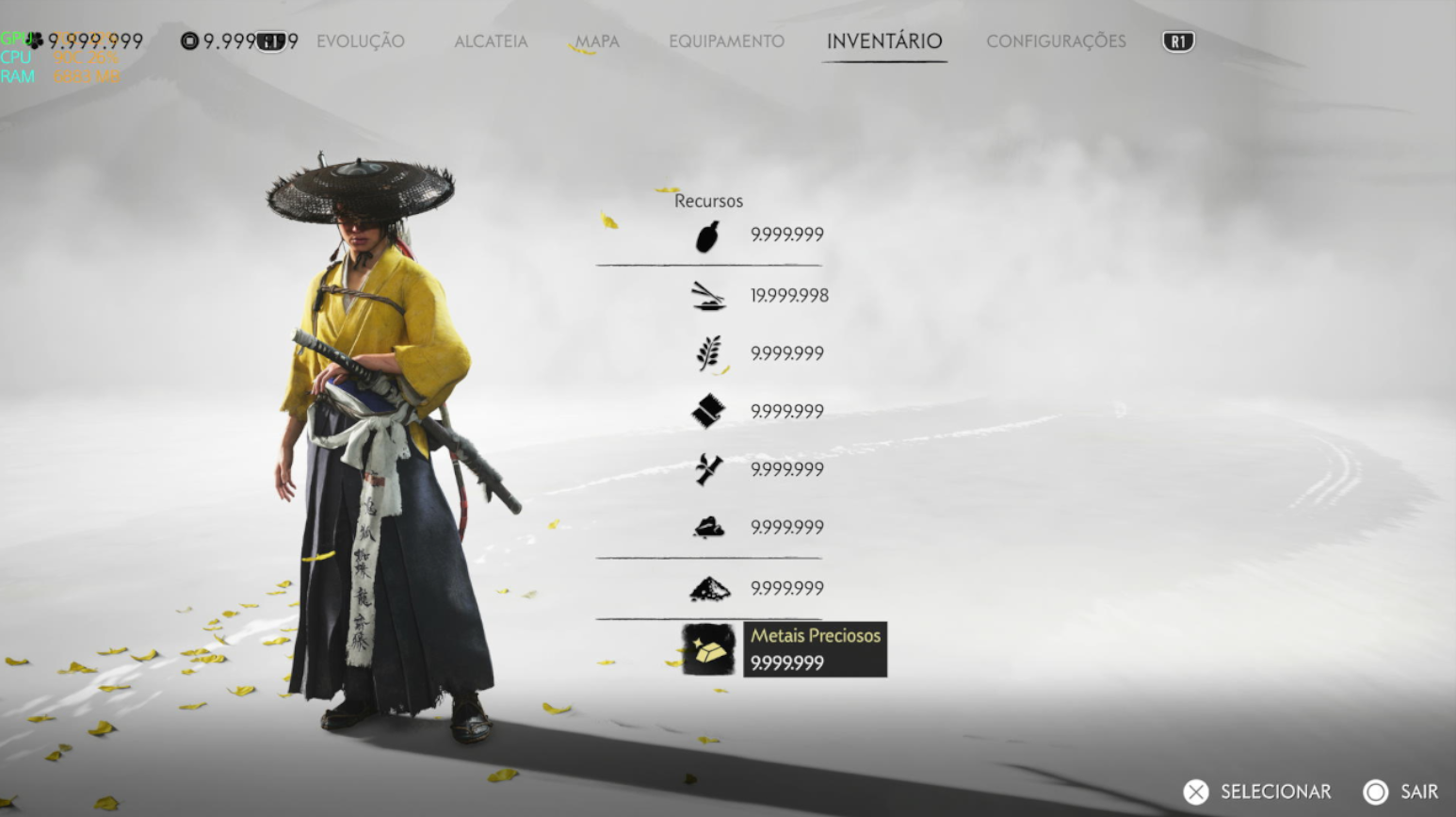
Task: Select the pouch resource icon
Action: tap(708, 236)
